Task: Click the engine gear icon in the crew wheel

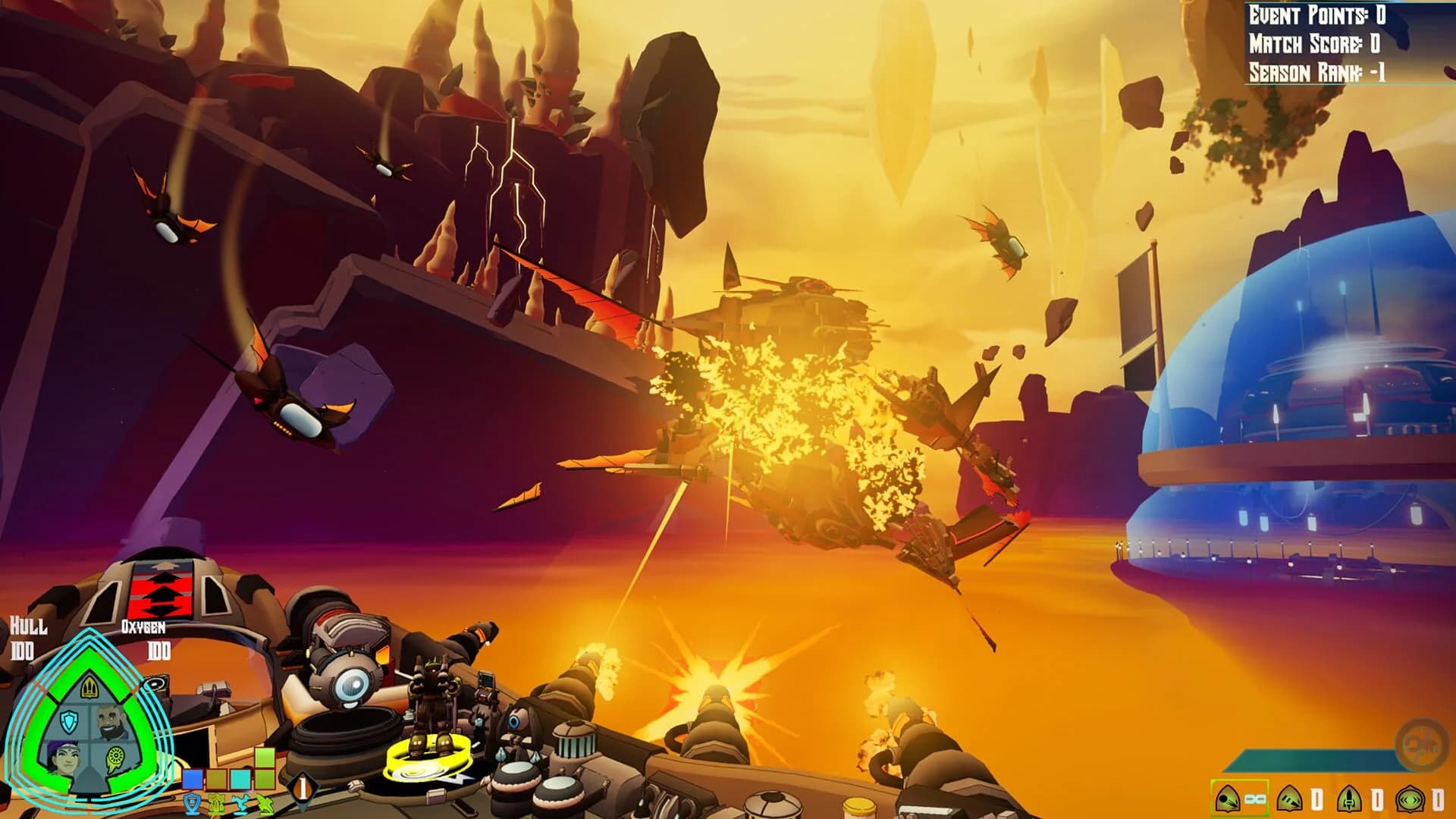Action: (x=115, y=758)
